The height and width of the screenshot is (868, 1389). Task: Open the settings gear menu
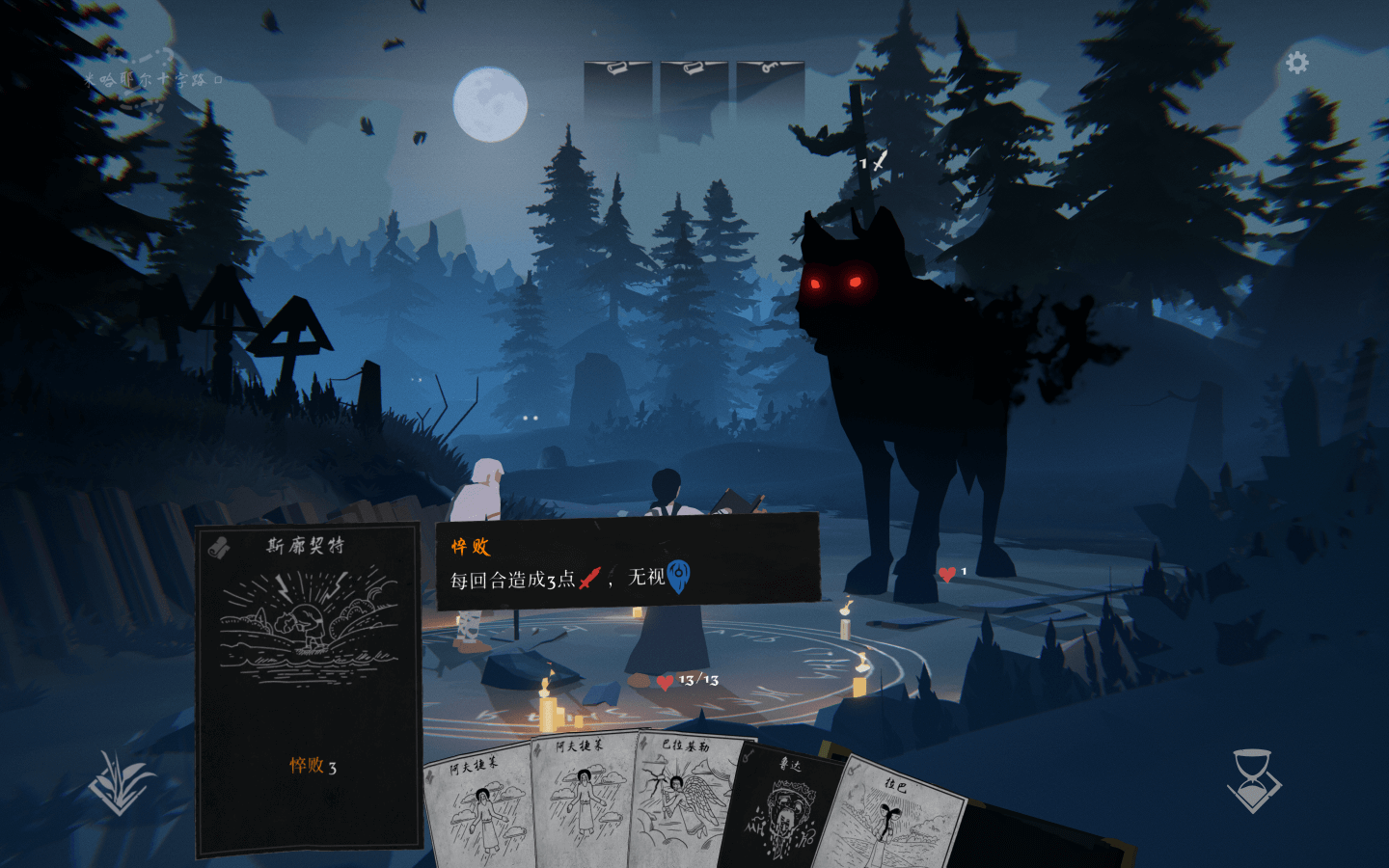coord(1297,64)
